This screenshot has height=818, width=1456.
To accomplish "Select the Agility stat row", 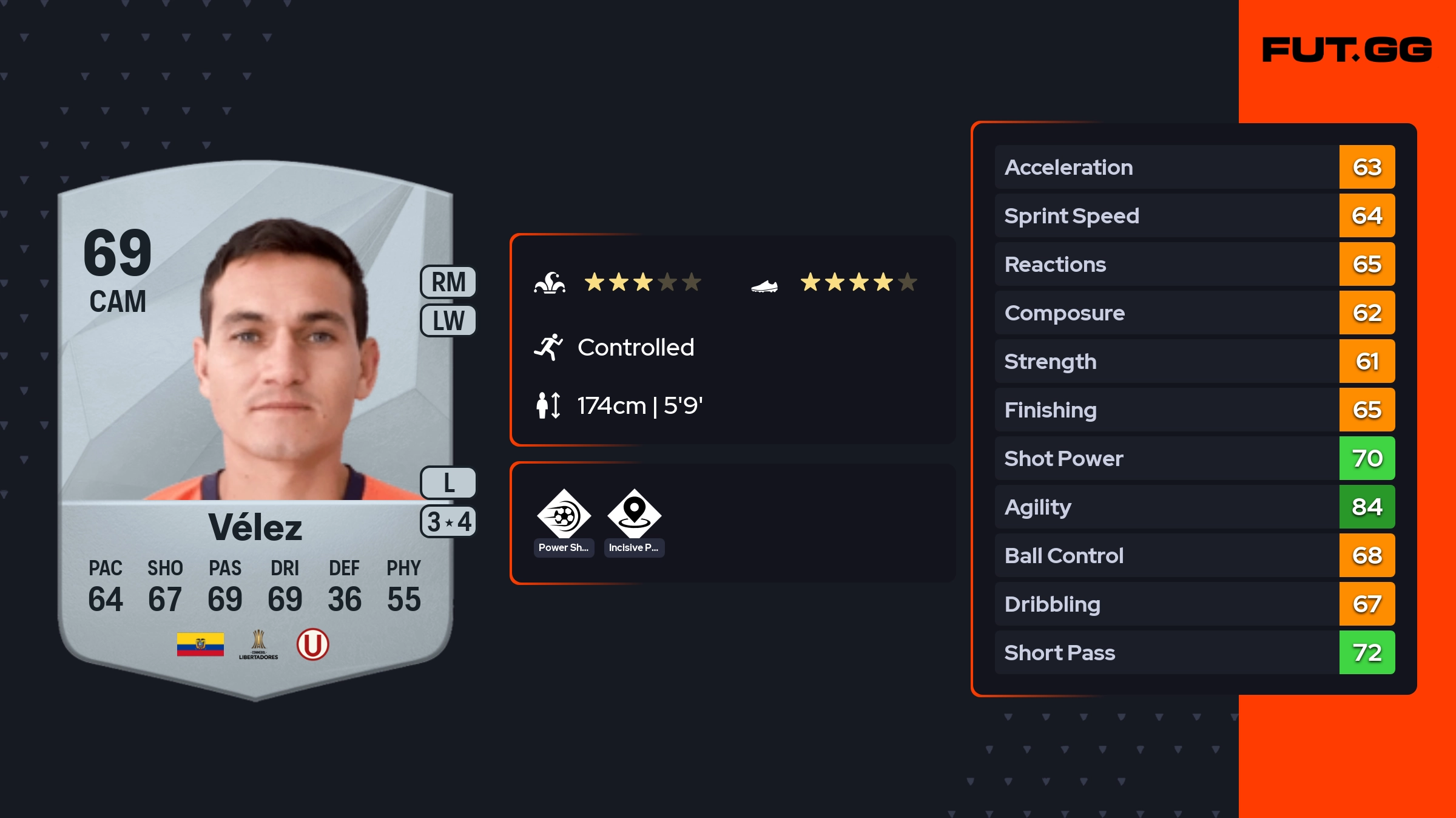I will (x=1194, y=507).
